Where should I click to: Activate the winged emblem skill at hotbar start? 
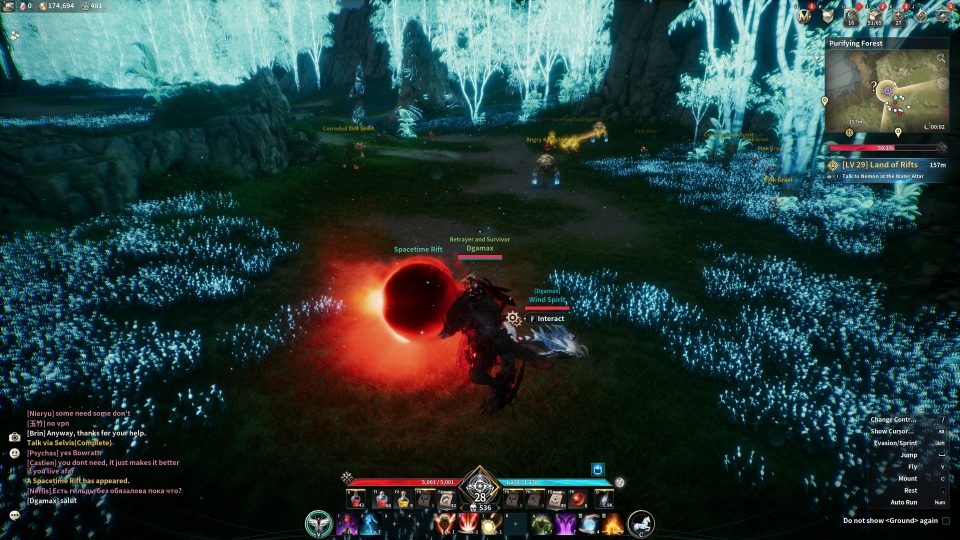320,522
